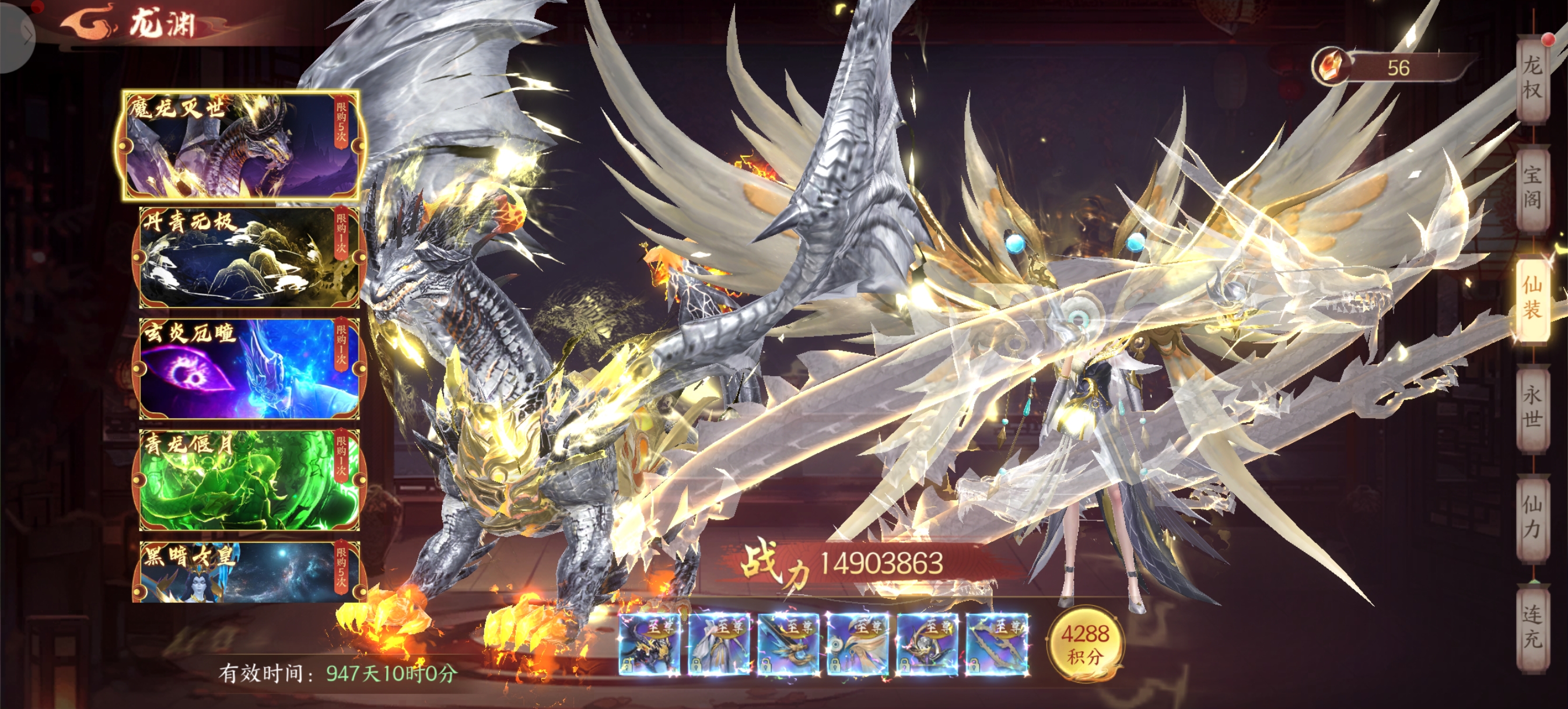View the golden jagged blade reward icon
Image resolution: width=1568 pixels, height=709 pixels.
pyautogui.click(x=996, y=644)
